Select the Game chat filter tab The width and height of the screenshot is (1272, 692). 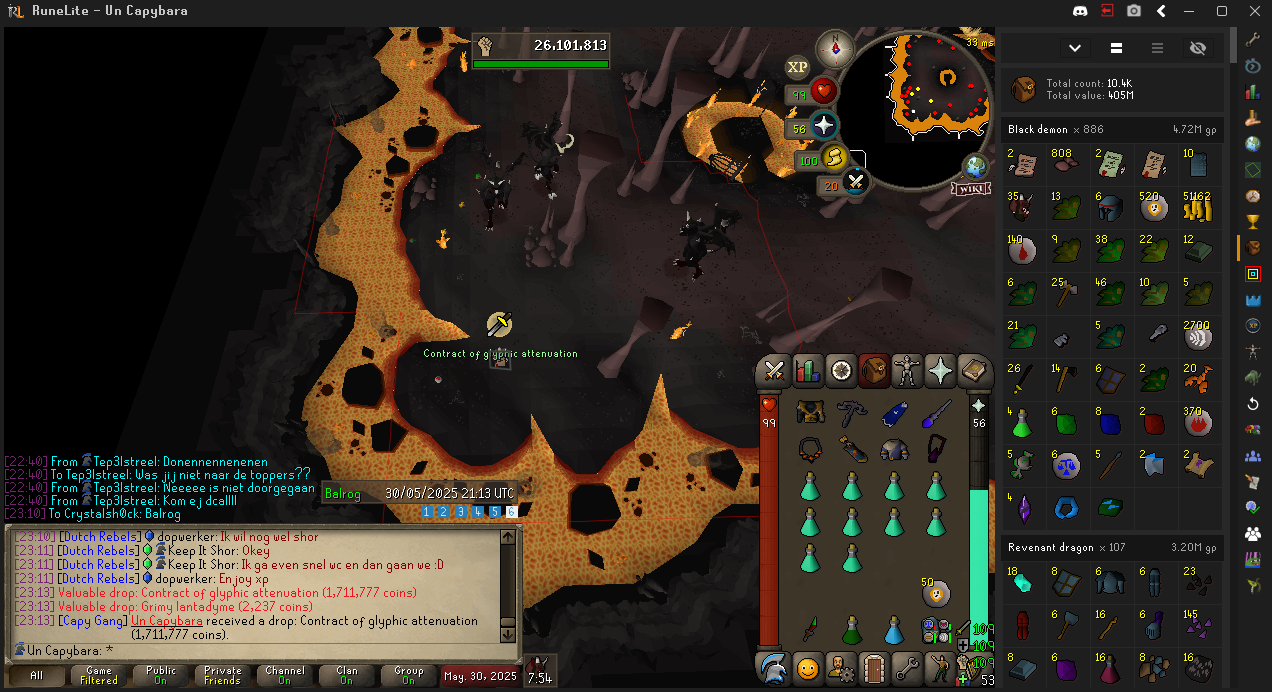pyautogui.click(x=99, y=676)
